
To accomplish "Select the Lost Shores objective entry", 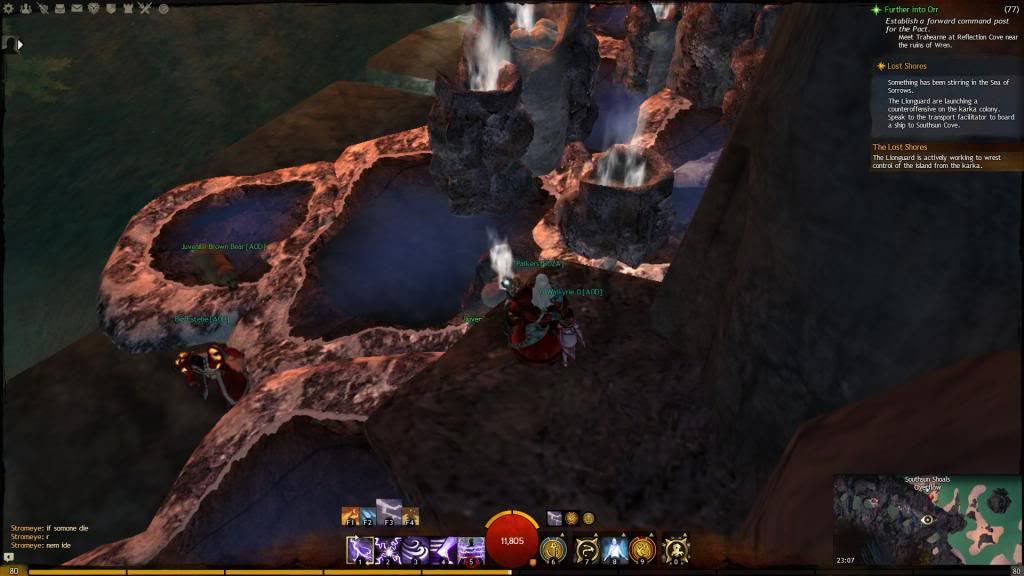I will pos(906,66).
